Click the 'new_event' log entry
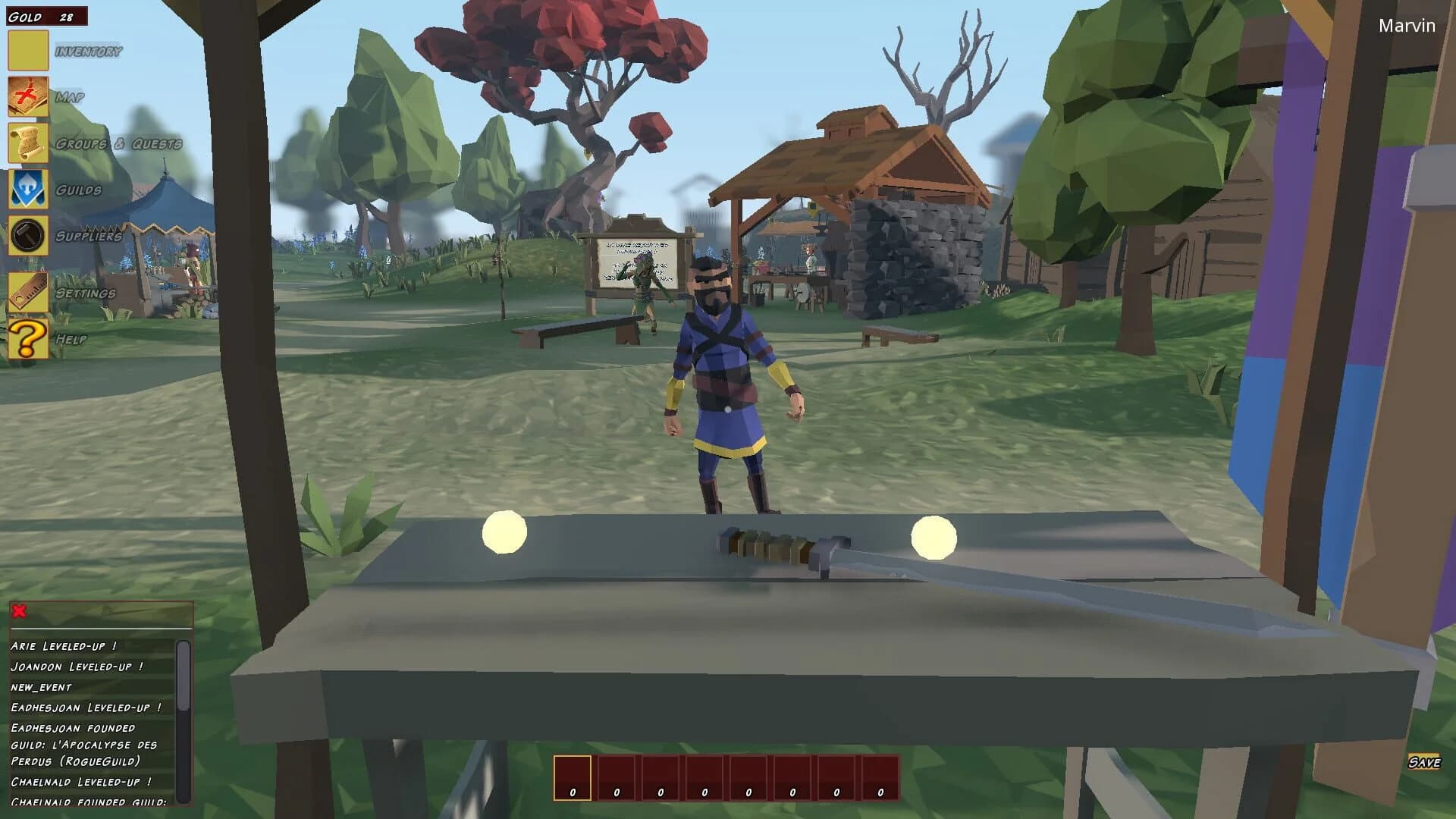 (x=41, y=687)
